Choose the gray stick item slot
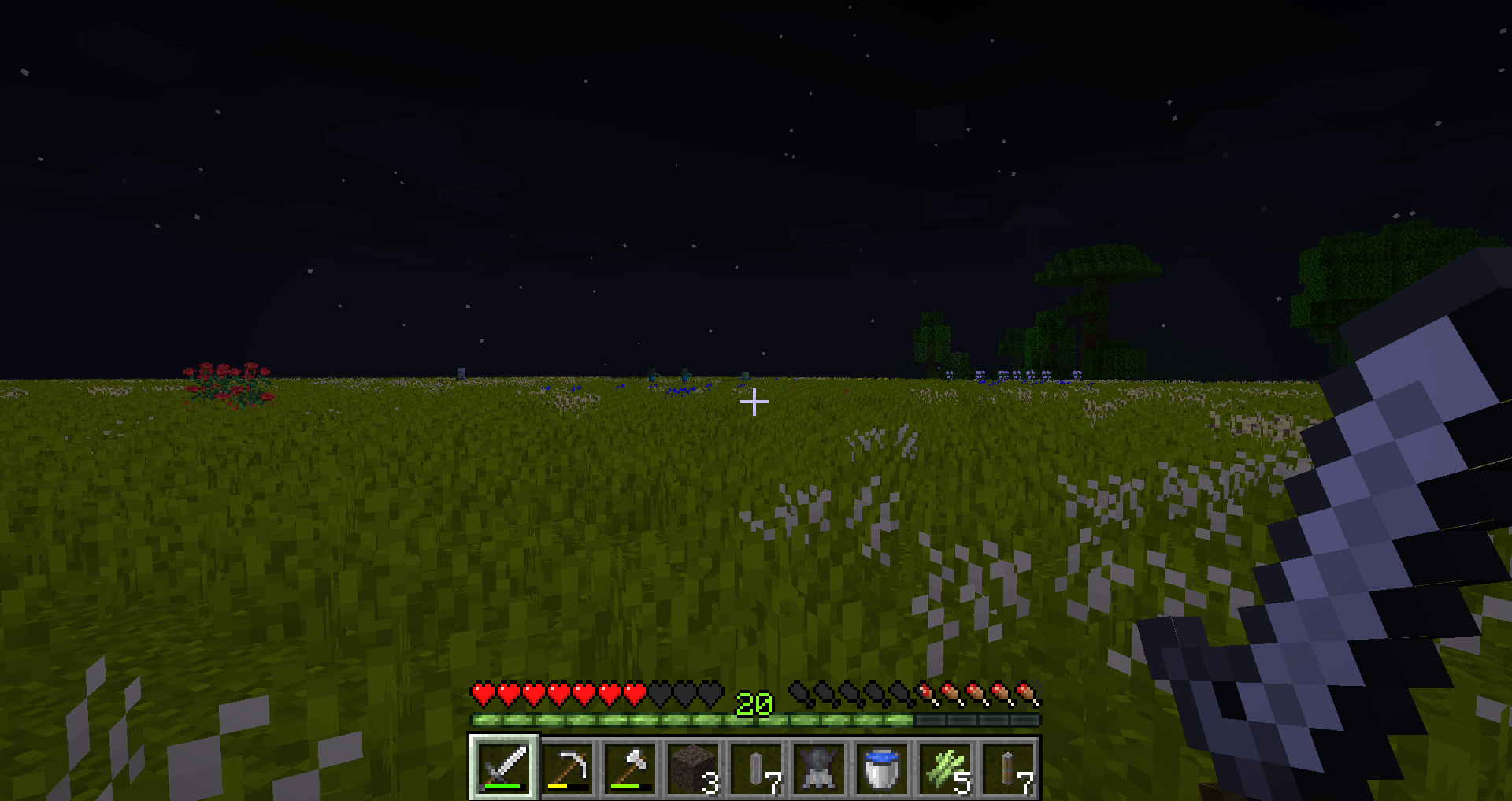 756,767
